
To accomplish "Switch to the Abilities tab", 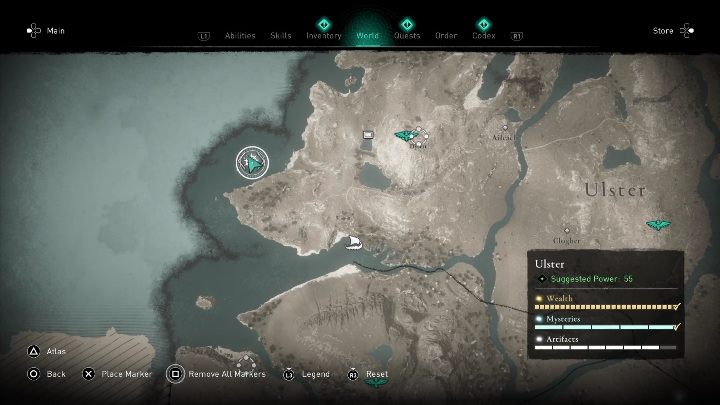I will coord(240,35).
